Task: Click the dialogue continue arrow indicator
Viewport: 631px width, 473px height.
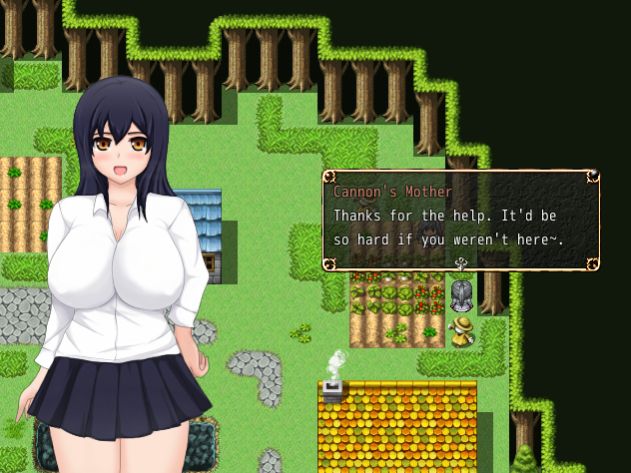Action: (461, 264)
